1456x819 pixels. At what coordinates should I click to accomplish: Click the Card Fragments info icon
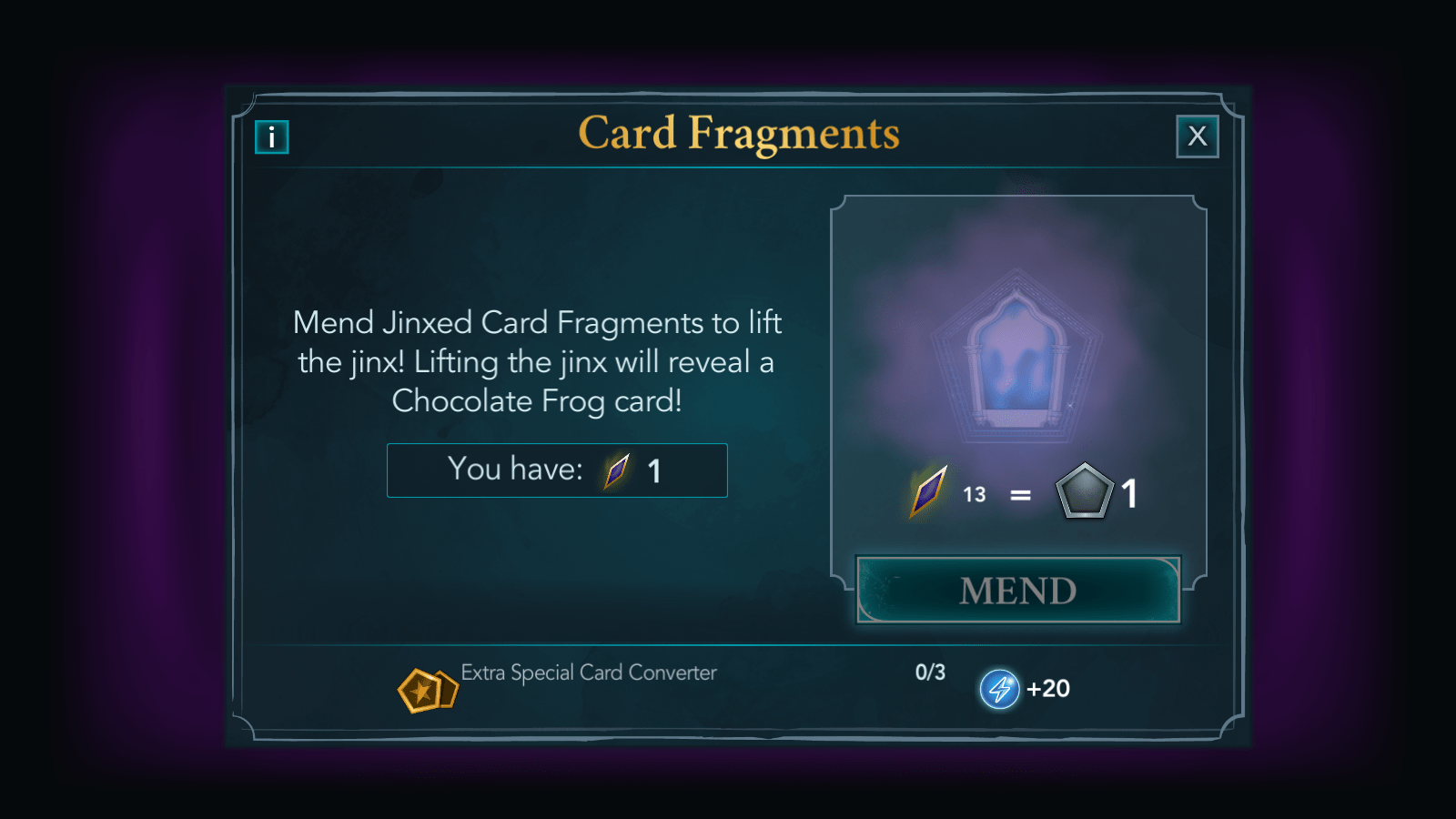(269, 136)
